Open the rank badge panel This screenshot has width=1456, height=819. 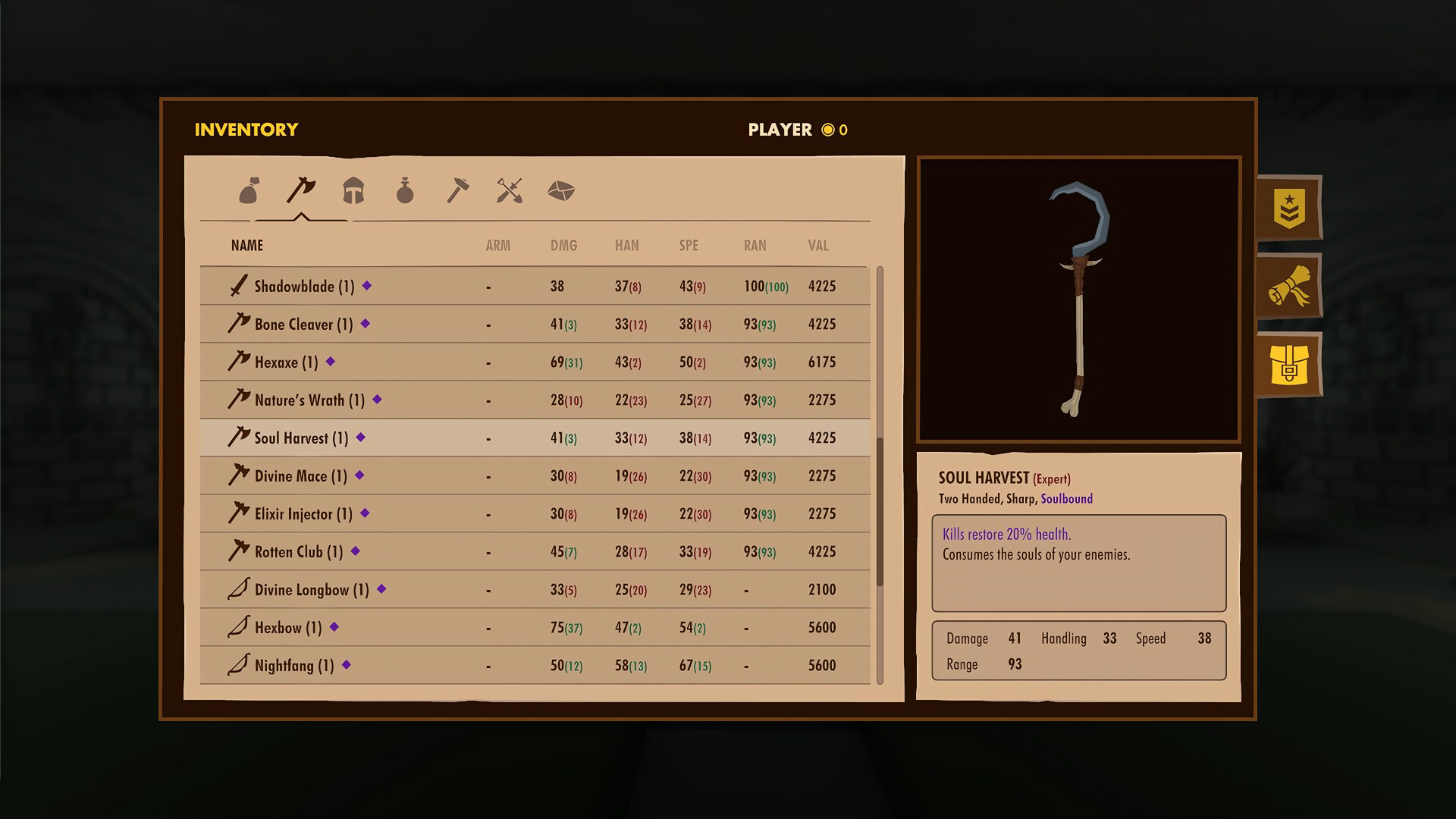click(x=1288, y=209)
